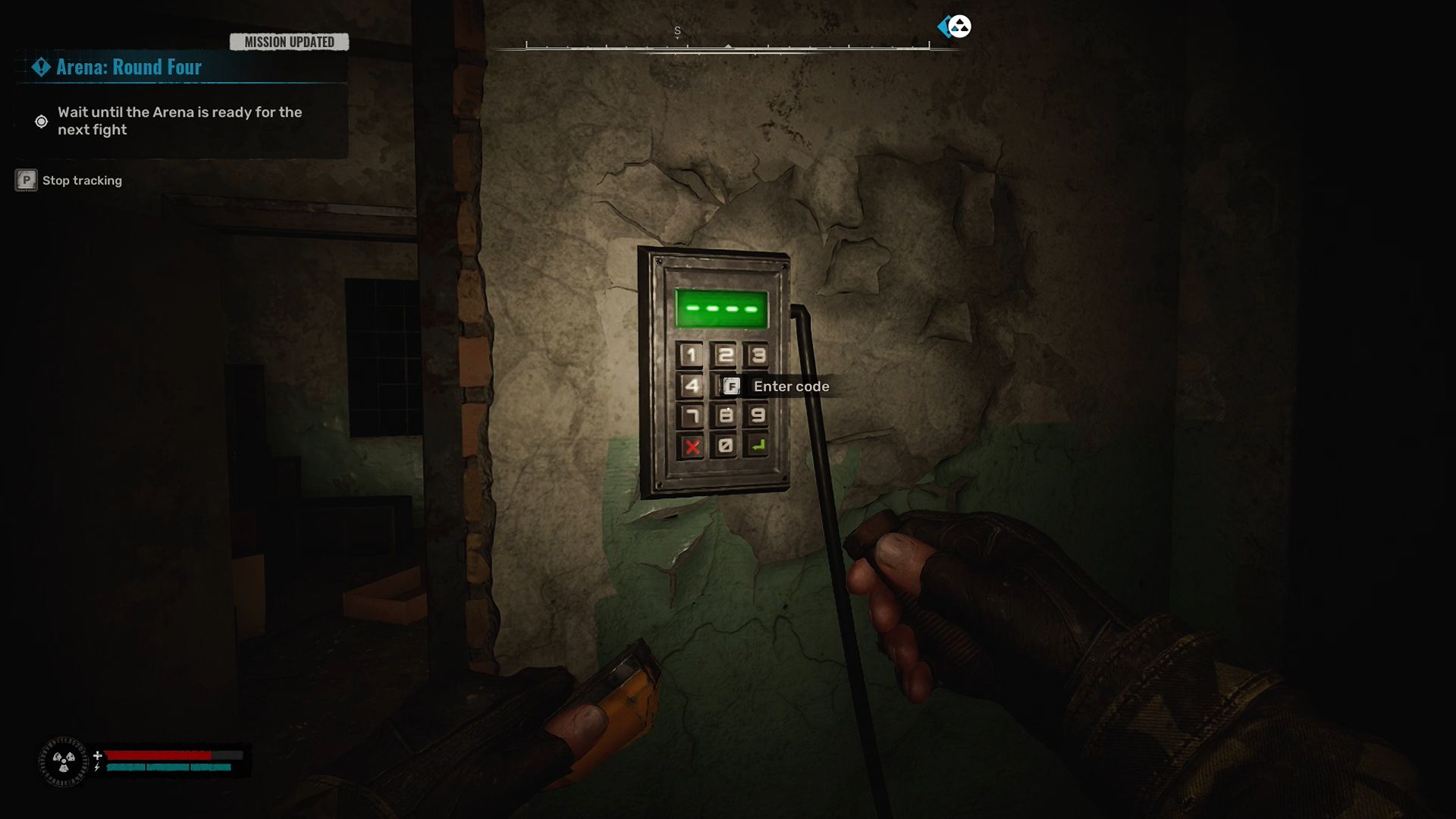Click the arena wait objective entry
The height and width of the screenshot is (819, 1456).
pos(179,121)
